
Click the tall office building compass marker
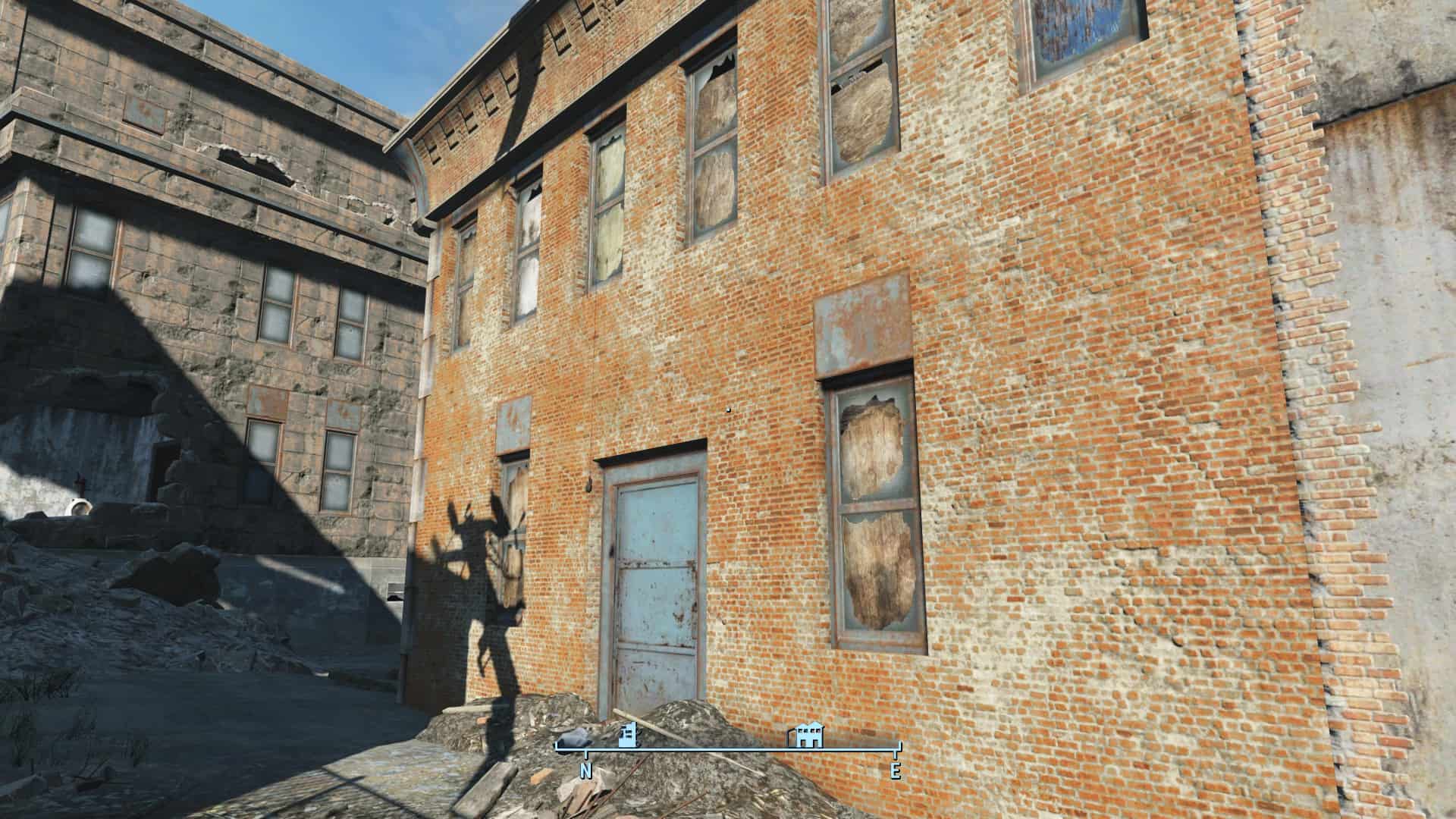(x=628, y=736)
